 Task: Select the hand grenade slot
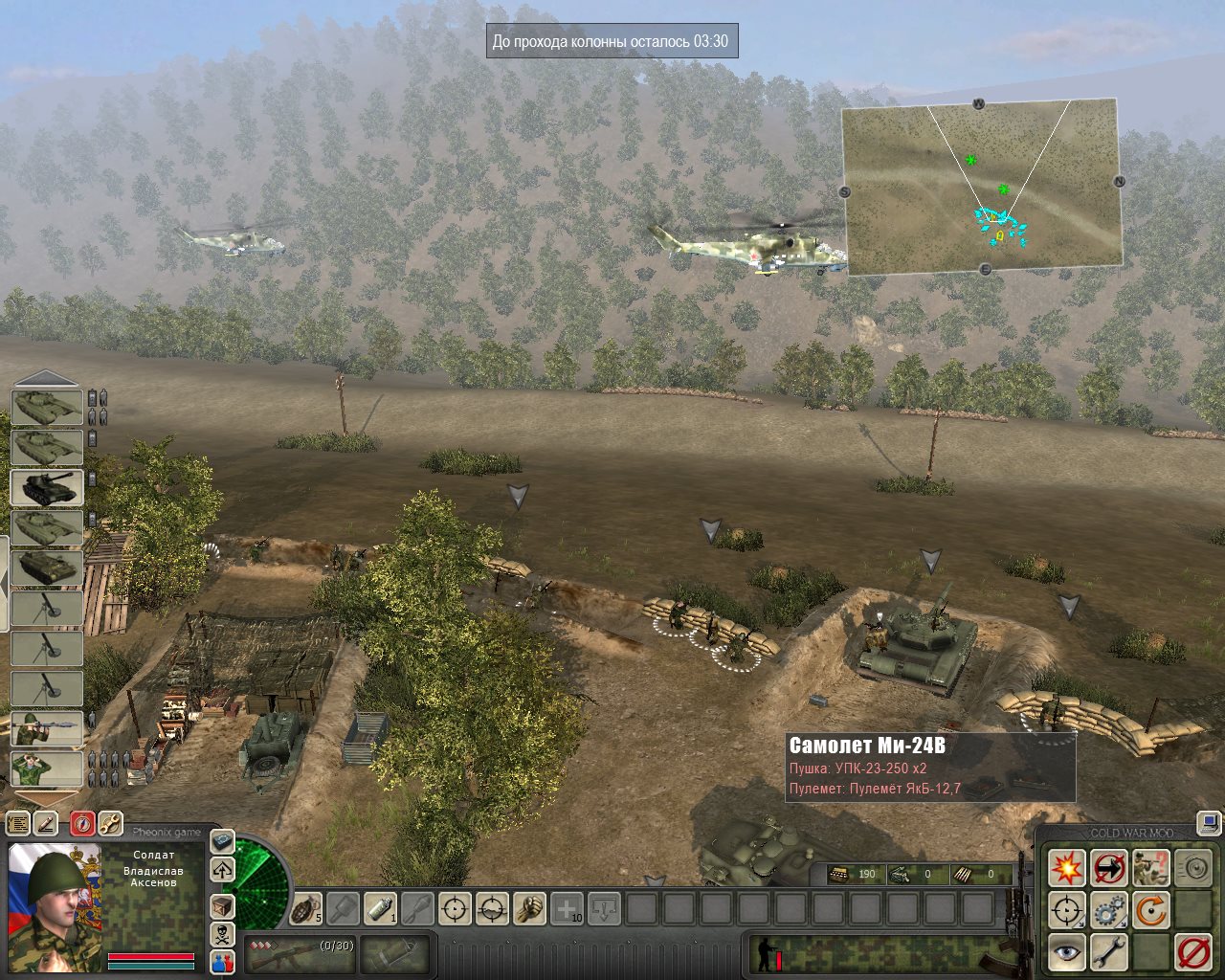coord(306,907)
